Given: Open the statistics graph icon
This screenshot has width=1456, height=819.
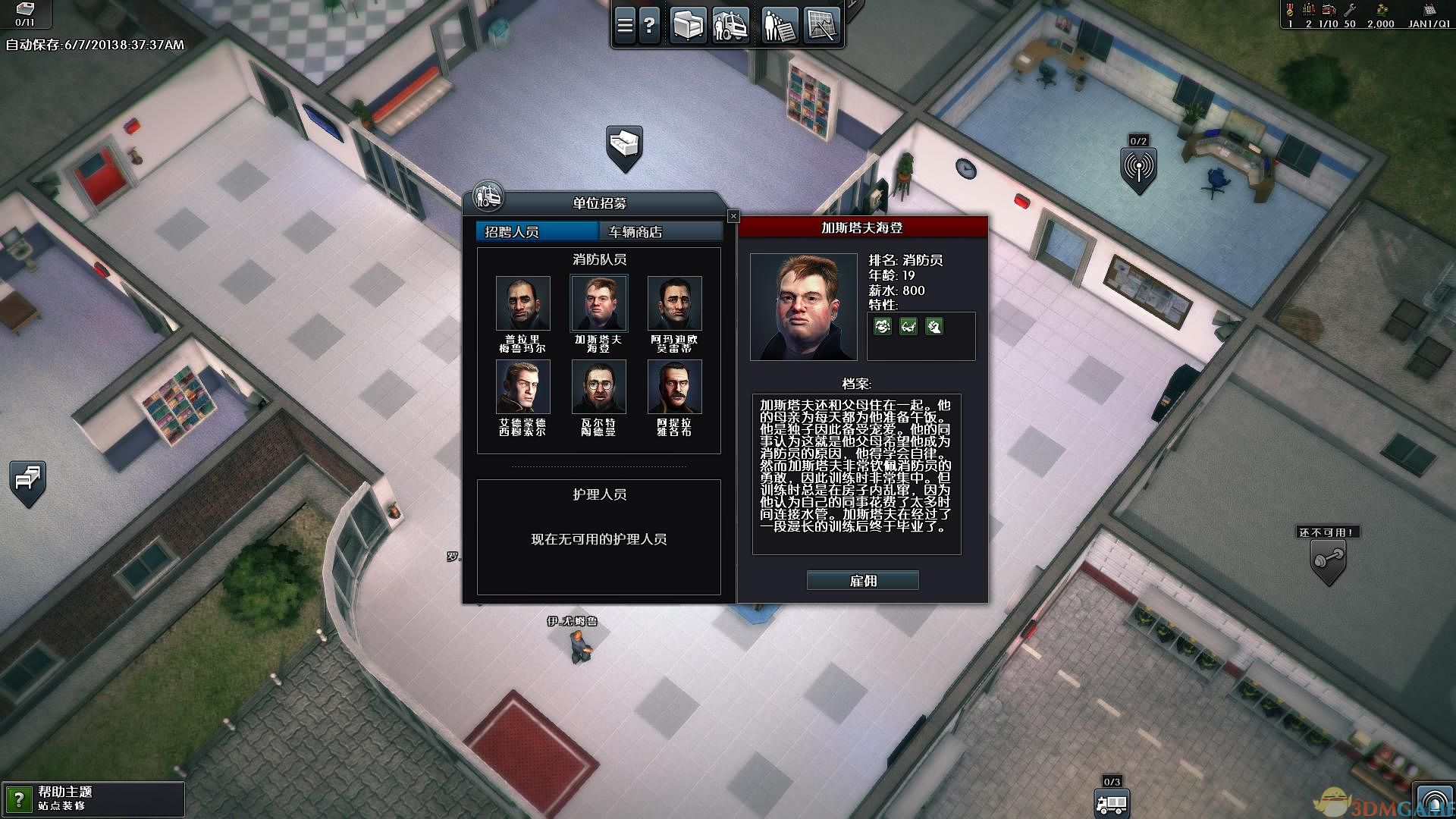Looking at the screenshot, I should point(821,24).
